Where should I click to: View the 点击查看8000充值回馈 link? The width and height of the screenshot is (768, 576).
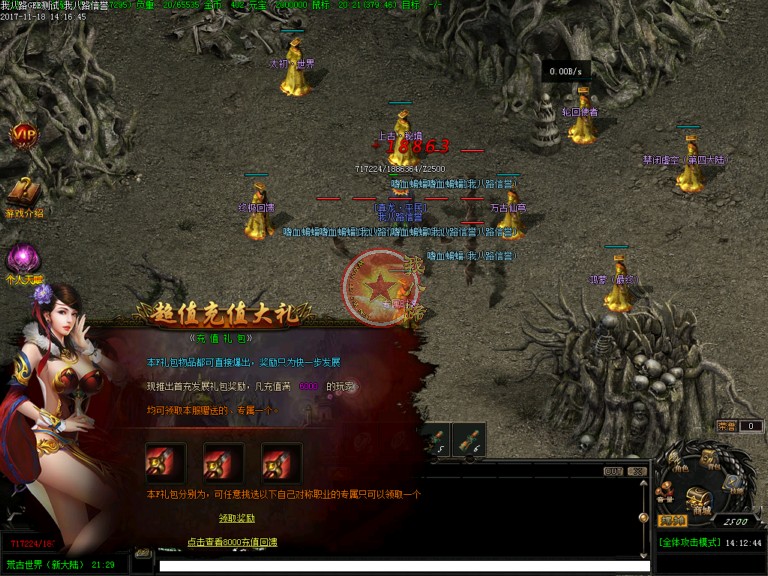click(x=232, y=542)
